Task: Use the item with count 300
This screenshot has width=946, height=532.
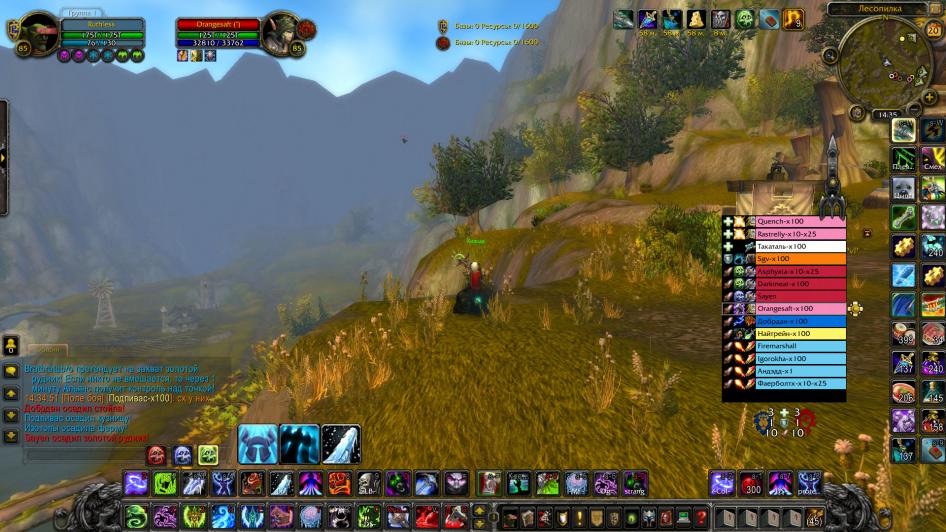Action: [x=751, y=484]
